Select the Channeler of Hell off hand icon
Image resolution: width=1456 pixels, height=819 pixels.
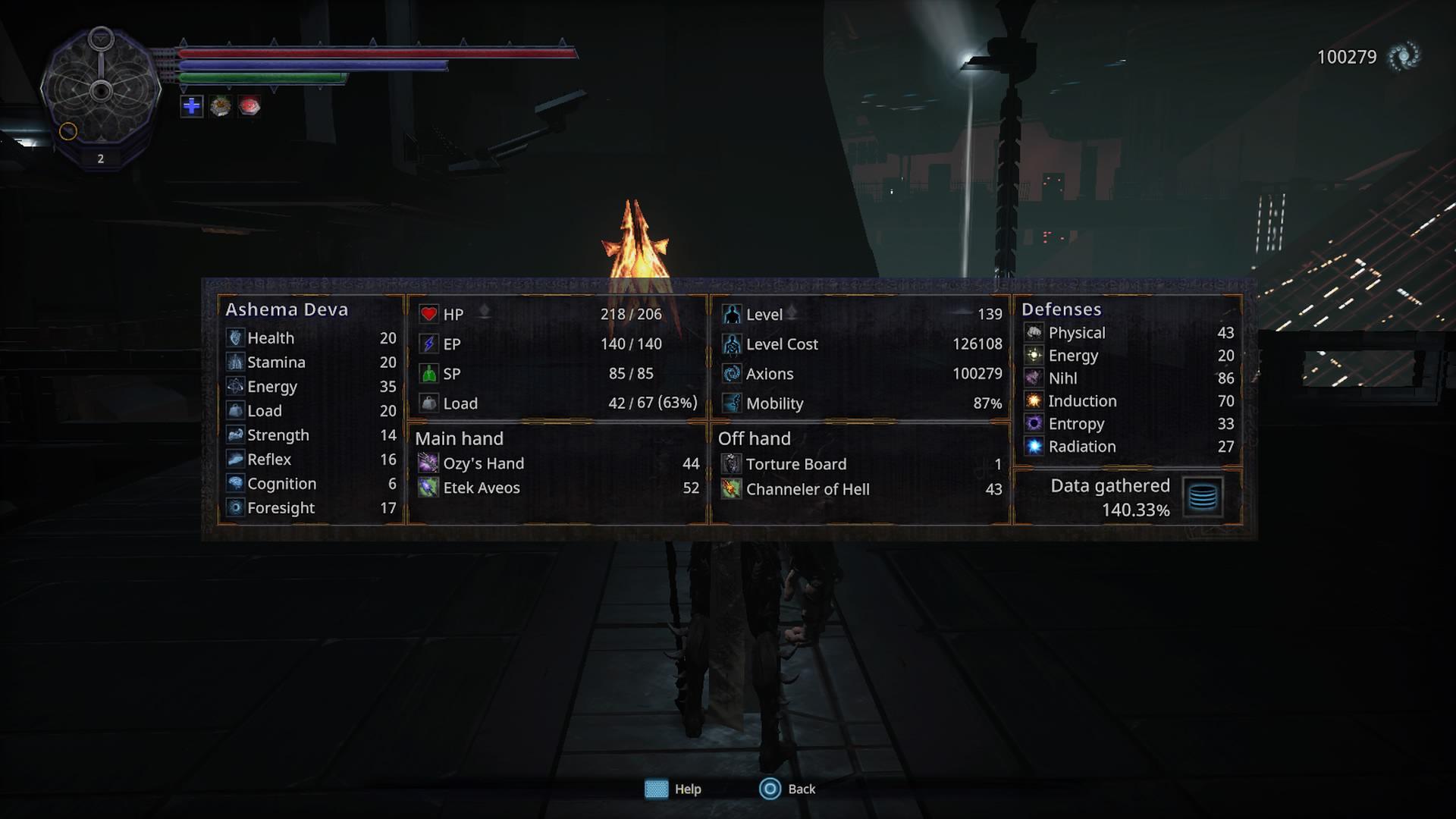(x=731, y=489)
